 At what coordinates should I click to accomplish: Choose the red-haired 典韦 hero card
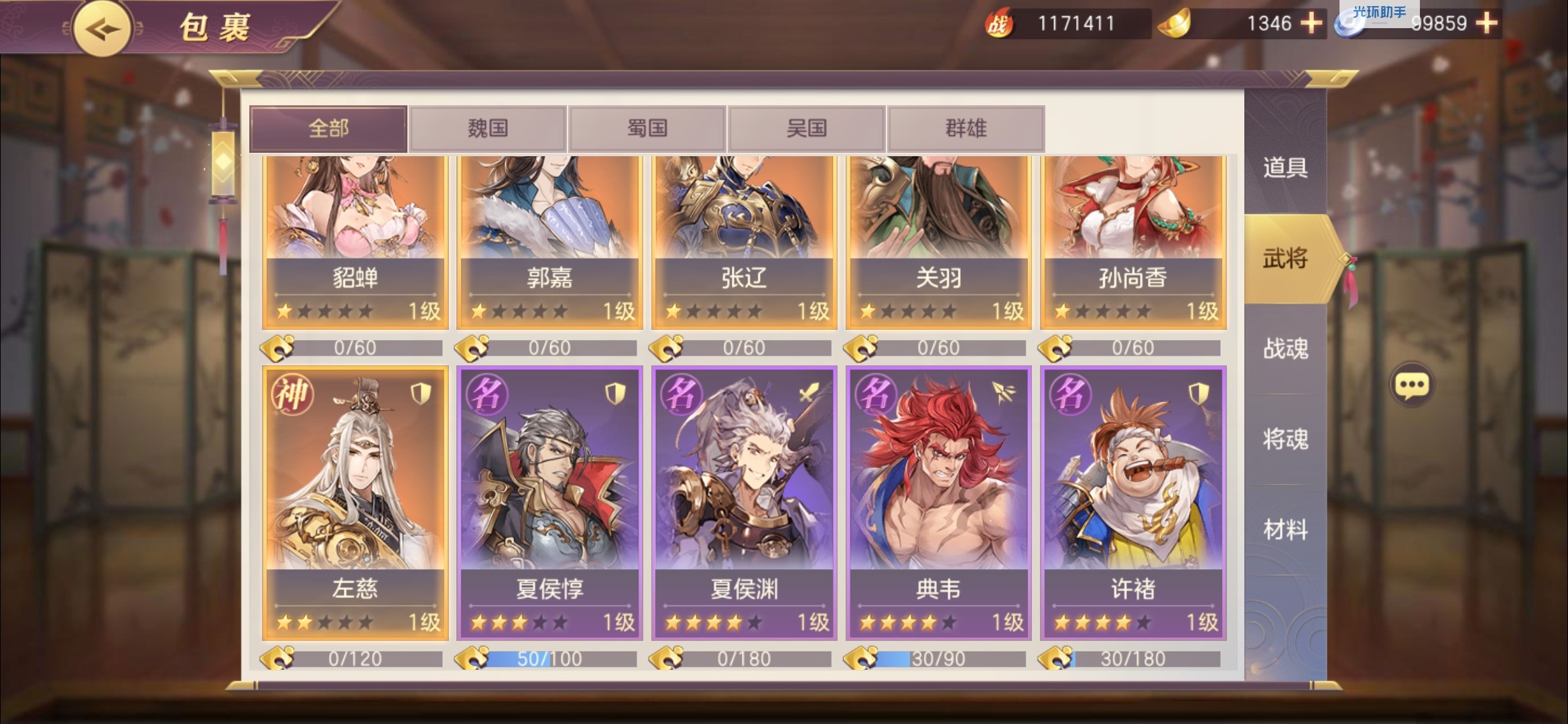(938, 503)
